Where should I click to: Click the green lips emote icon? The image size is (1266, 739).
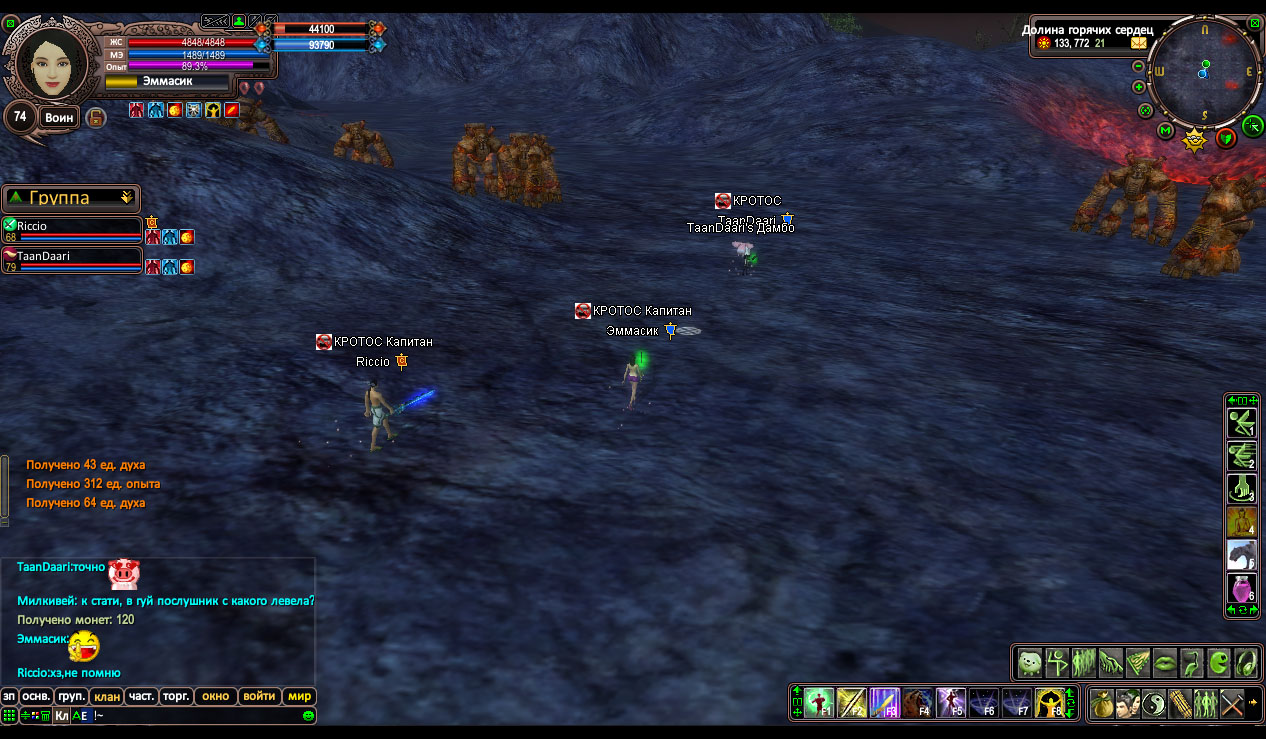(x=1165, y=662)
